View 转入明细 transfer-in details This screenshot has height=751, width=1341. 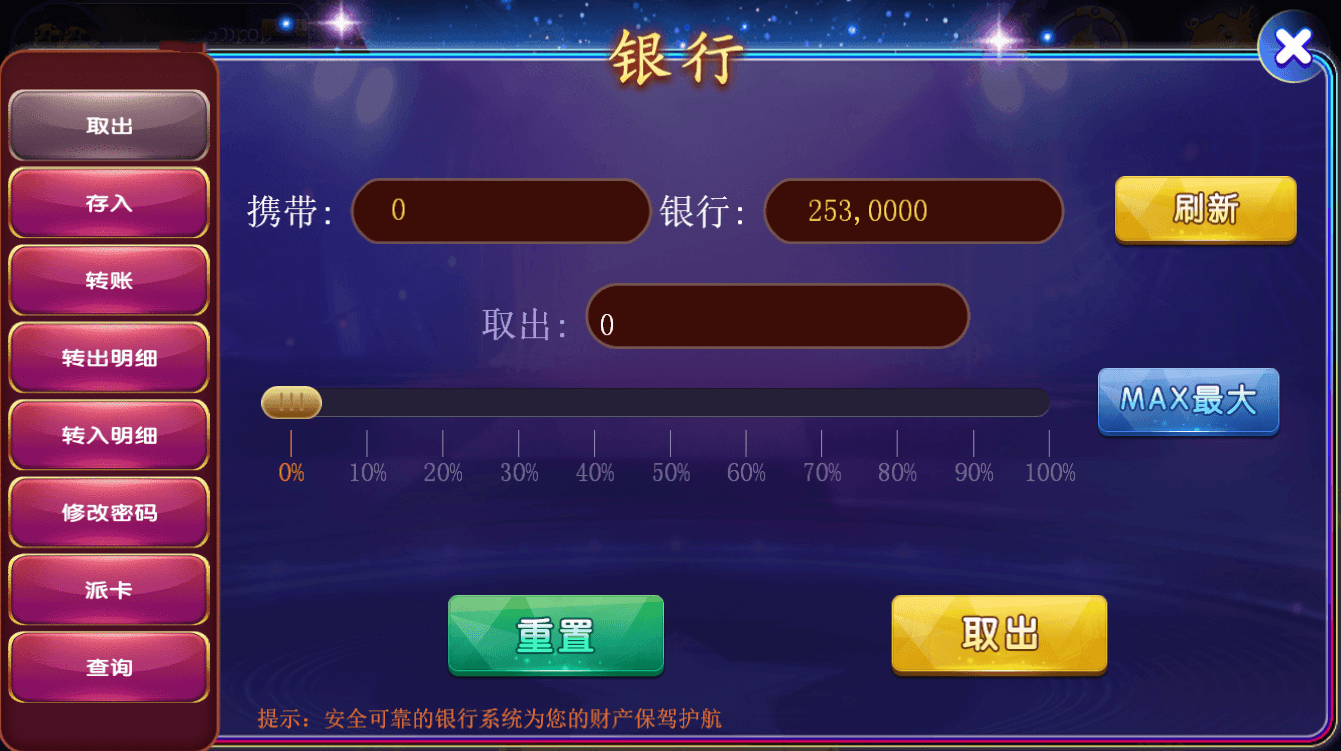click(x=109, y=434)
